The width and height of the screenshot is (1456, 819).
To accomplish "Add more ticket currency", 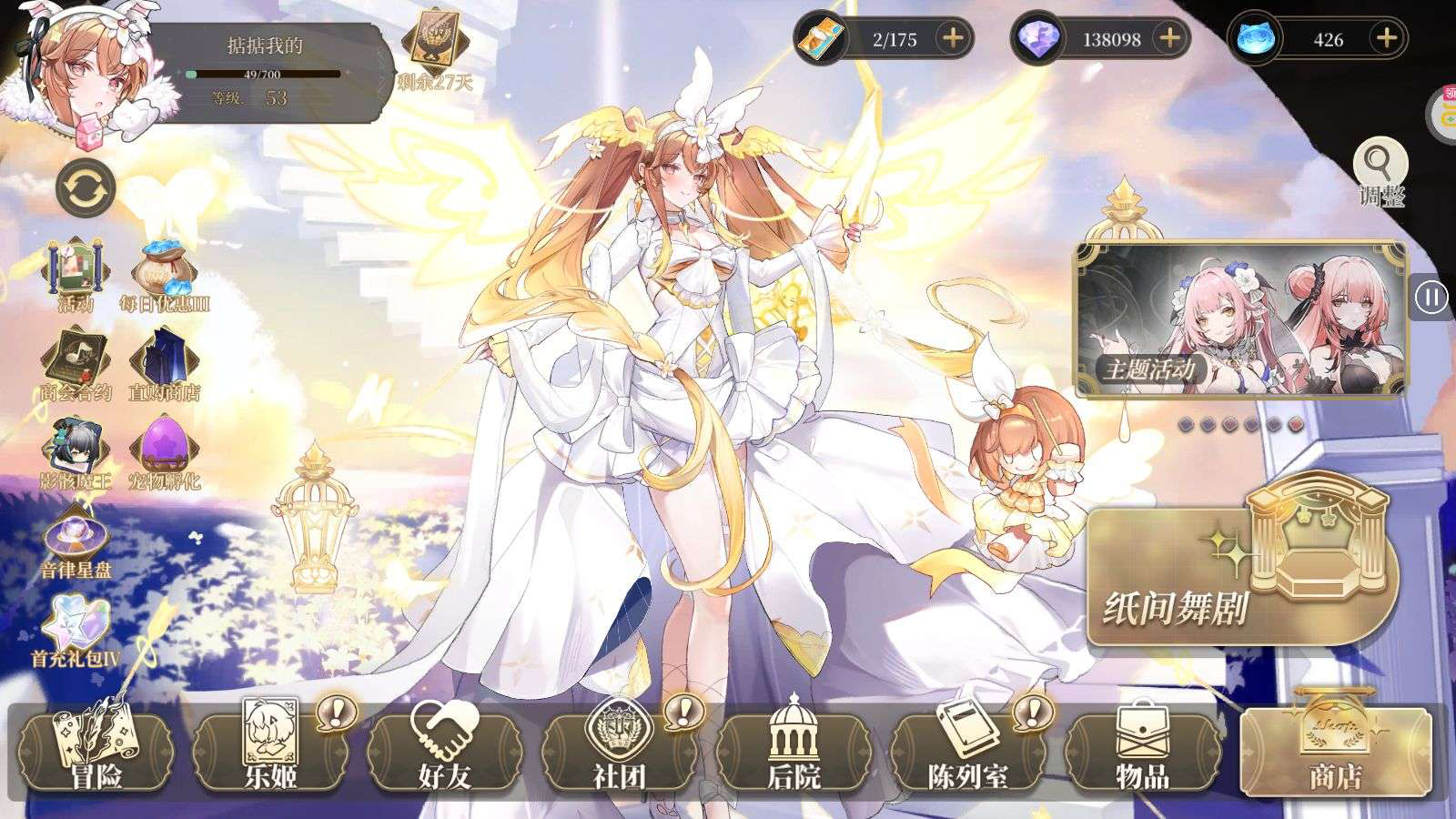I will point(953,39).
